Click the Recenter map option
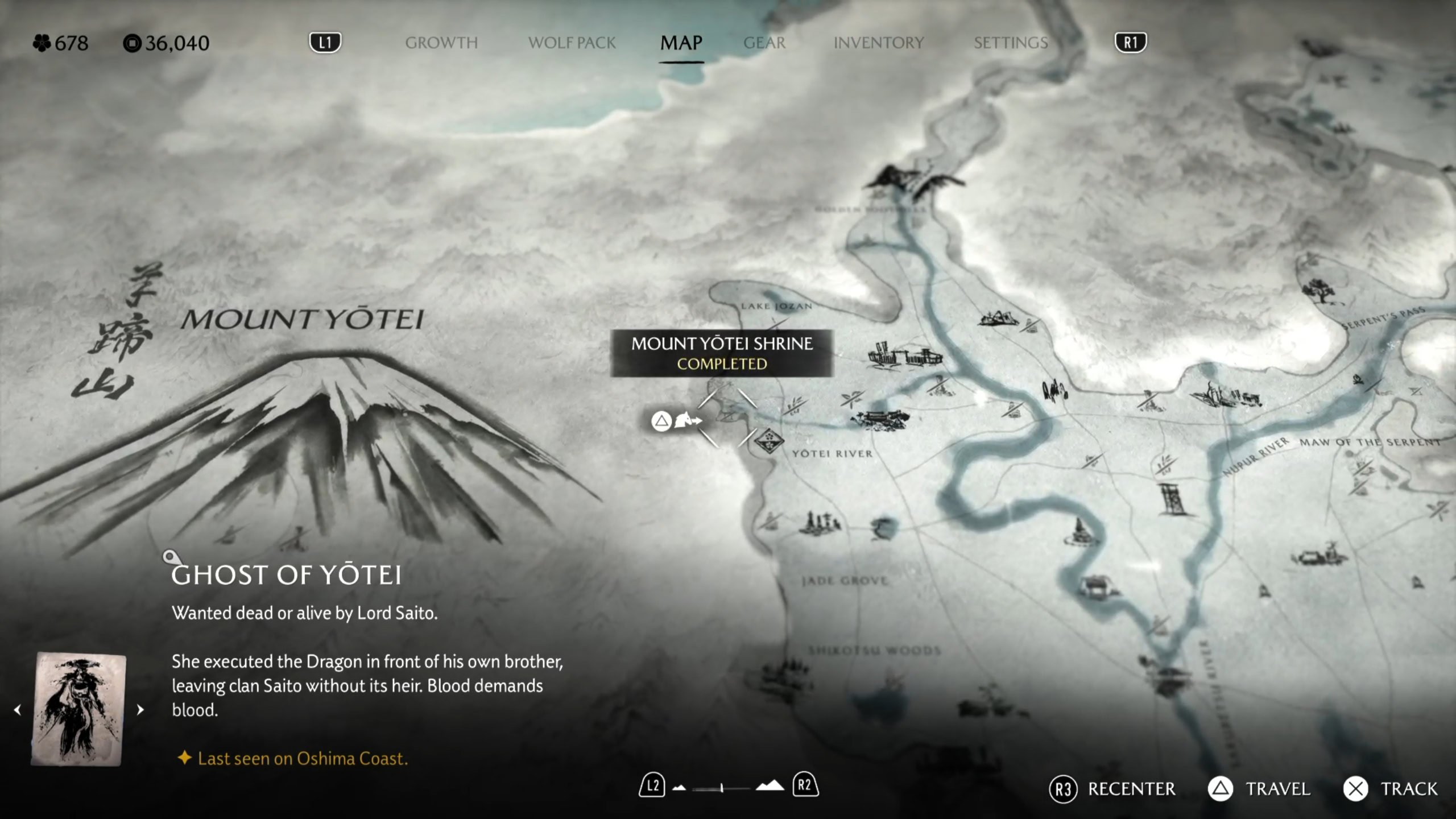The image size is (1456, 819). coord(1112,789)
